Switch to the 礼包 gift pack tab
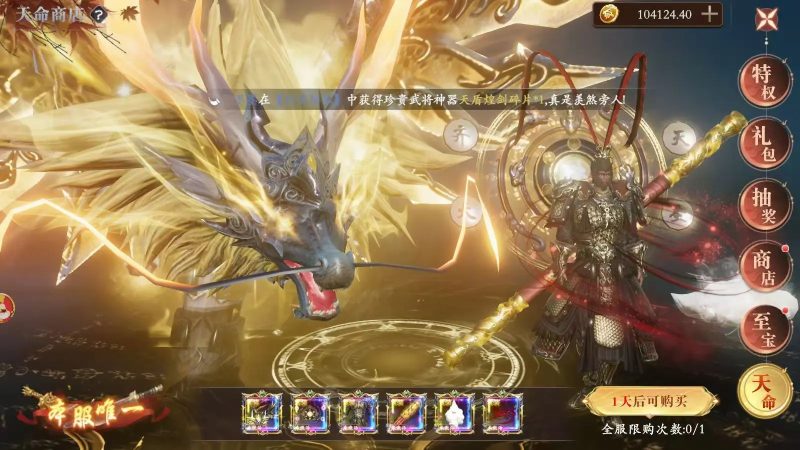The height and width of the screenshot is (450, 800). pos(764,143)
